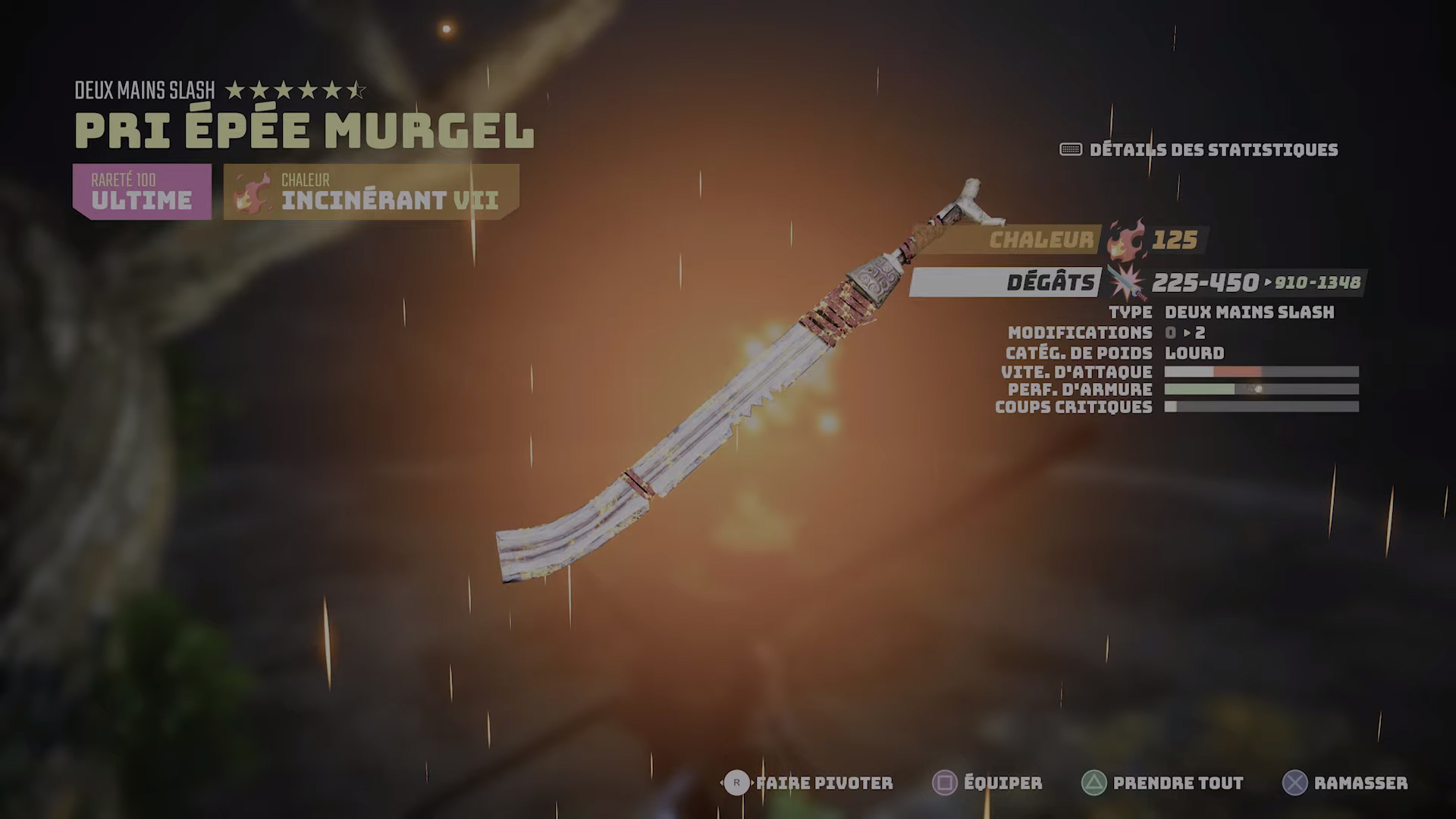Screen dimensions: 1456x819
Task: Select Prendre Tout to take all loot
Action: point(1163,783)
